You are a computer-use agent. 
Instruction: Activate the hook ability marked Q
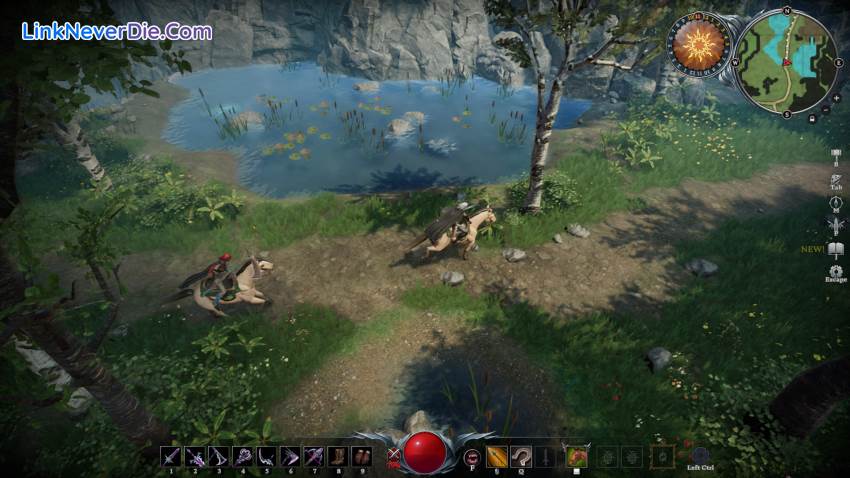click(x=520, y=456)
